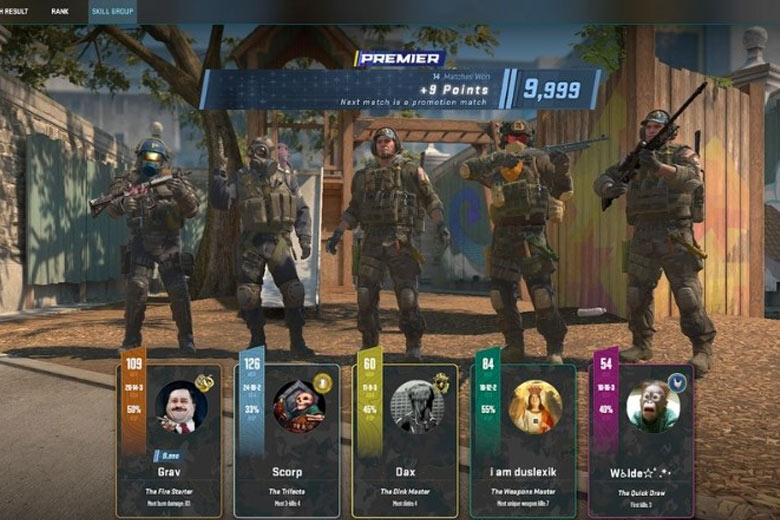Screen dimensions: 780x520
Task: View Dax's grayscale avatar
Action: tap(416, 406)
